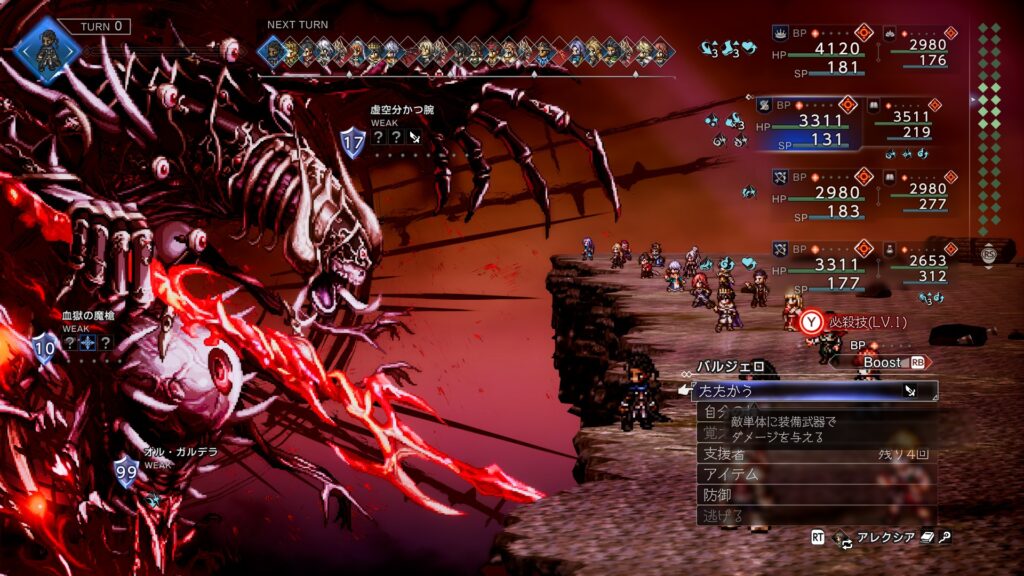The height and width of the screenshot is (576, 1024).
Task: Target the 虚空分かつ腕 enemy nameplate
Action: point(402,109)
